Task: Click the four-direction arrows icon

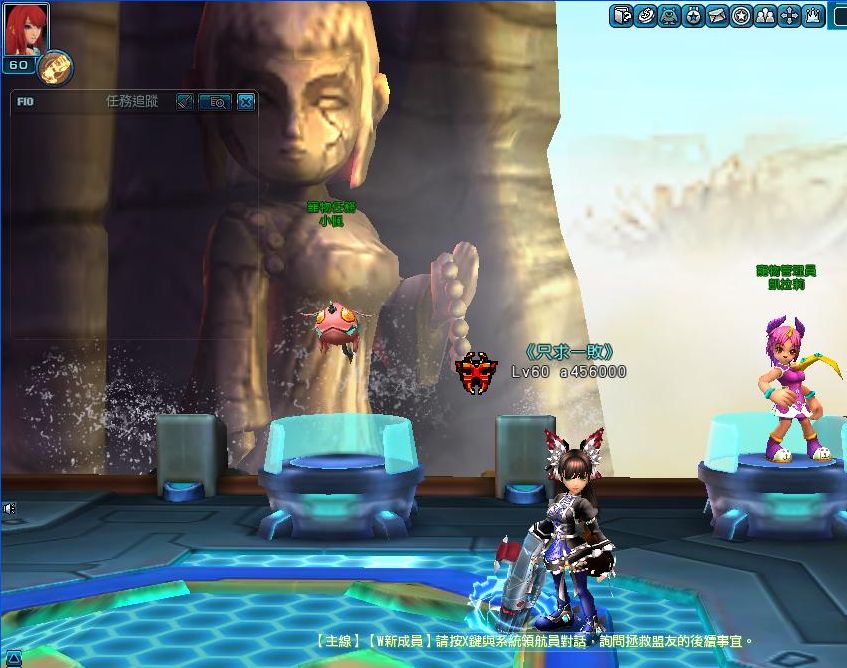Action: pyautogui.click(x=789, y=15)
